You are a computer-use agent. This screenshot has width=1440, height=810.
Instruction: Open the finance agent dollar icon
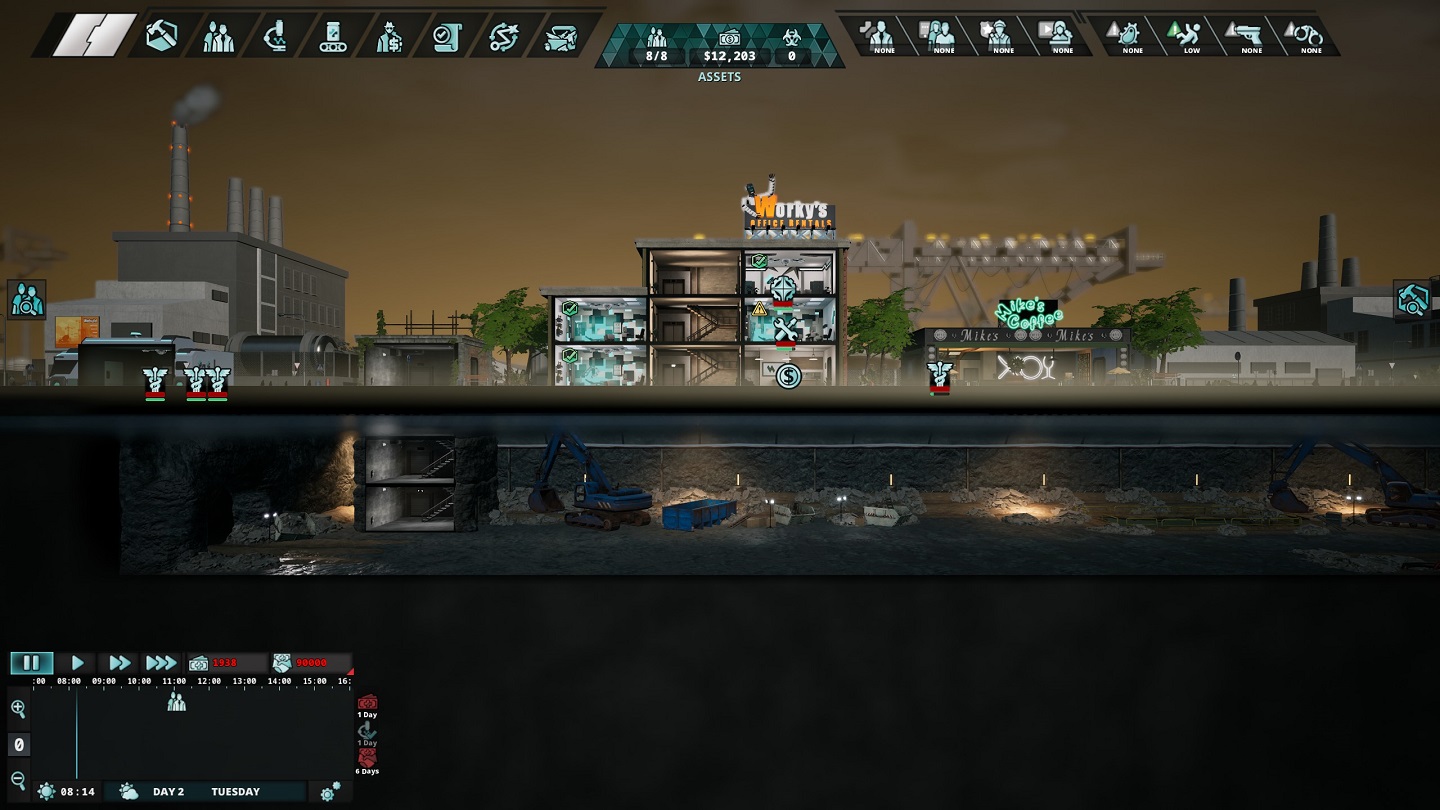389,37
